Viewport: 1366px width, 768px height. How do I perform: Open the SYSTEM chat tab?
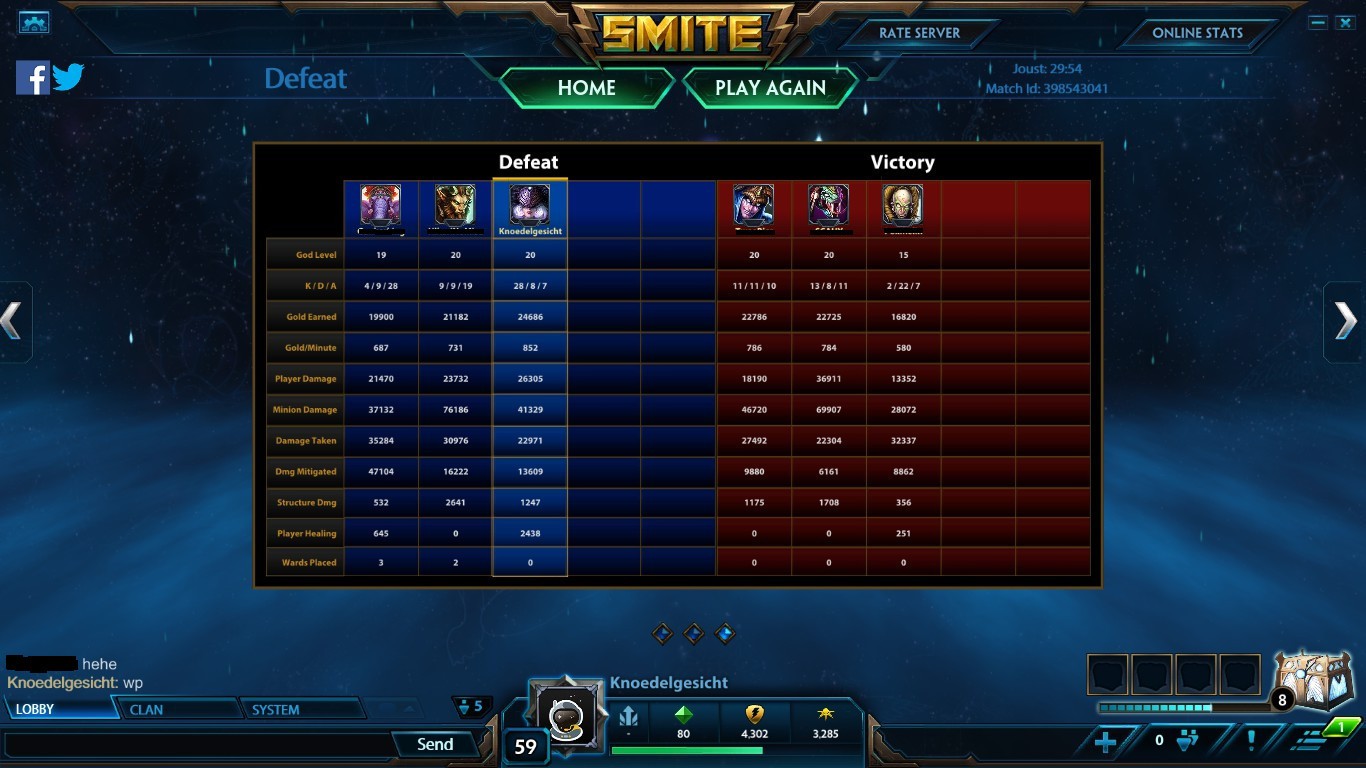pos(300,709)
